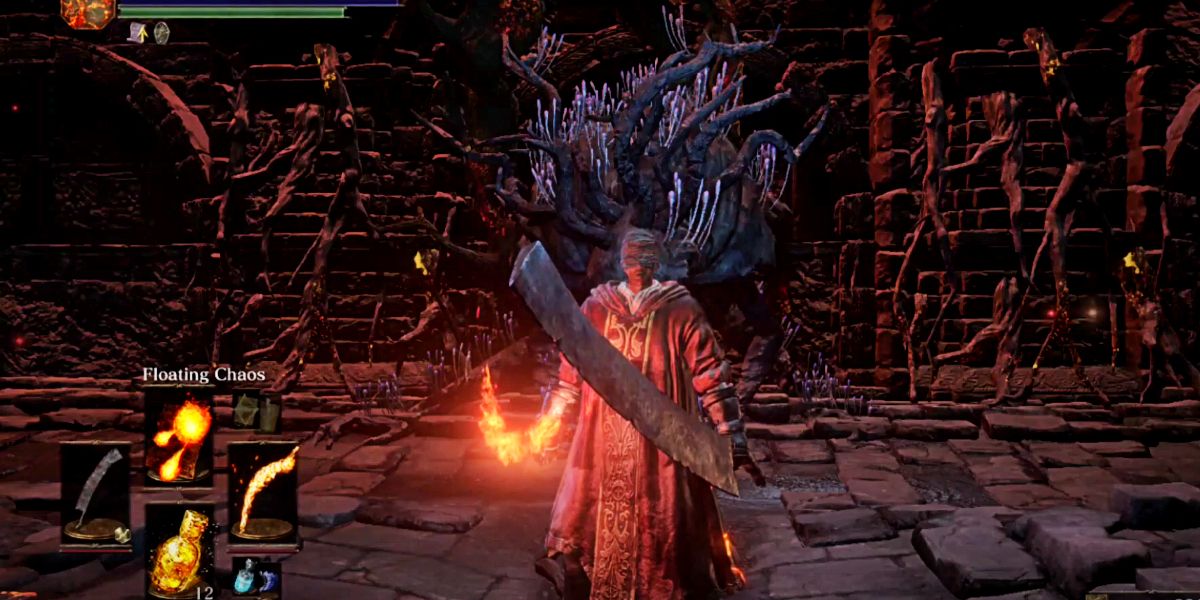Use the Estus Flask item slot
The image size is (1200, 600).
(x=179, y=551)
